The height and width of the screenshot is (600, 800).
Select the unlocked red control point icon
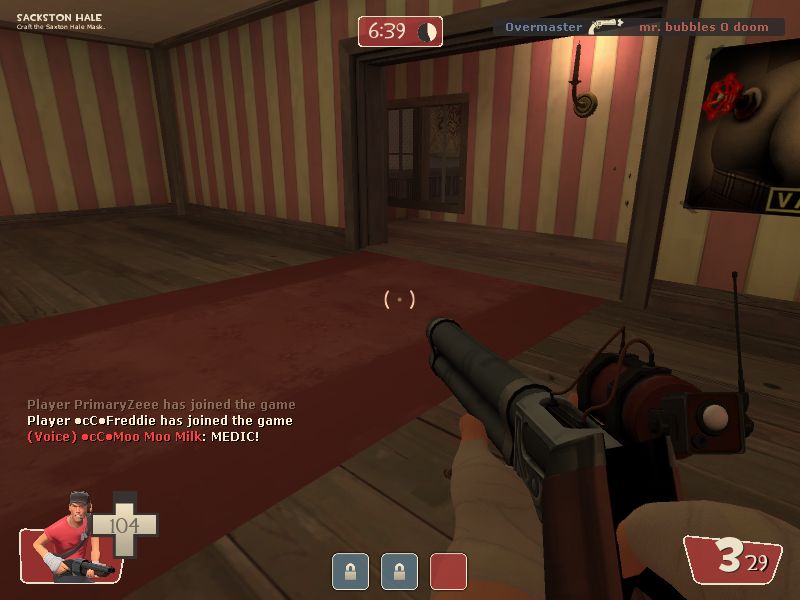point(448,571)
